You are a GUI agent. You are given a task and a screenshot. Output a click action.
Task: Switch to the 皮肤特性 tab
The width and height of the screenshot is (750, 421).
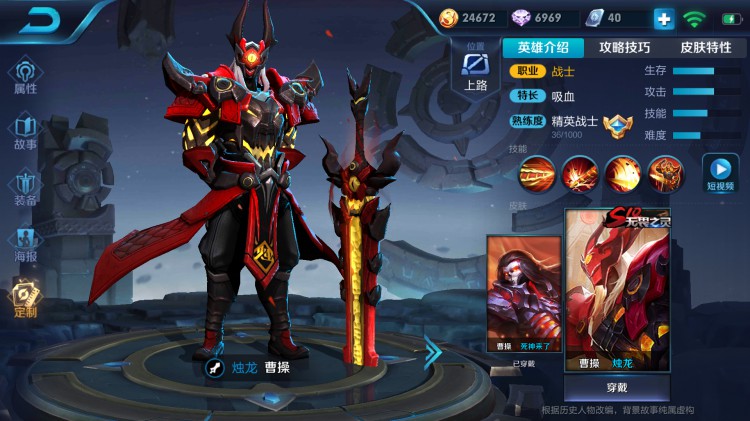(x=705, y=47)
